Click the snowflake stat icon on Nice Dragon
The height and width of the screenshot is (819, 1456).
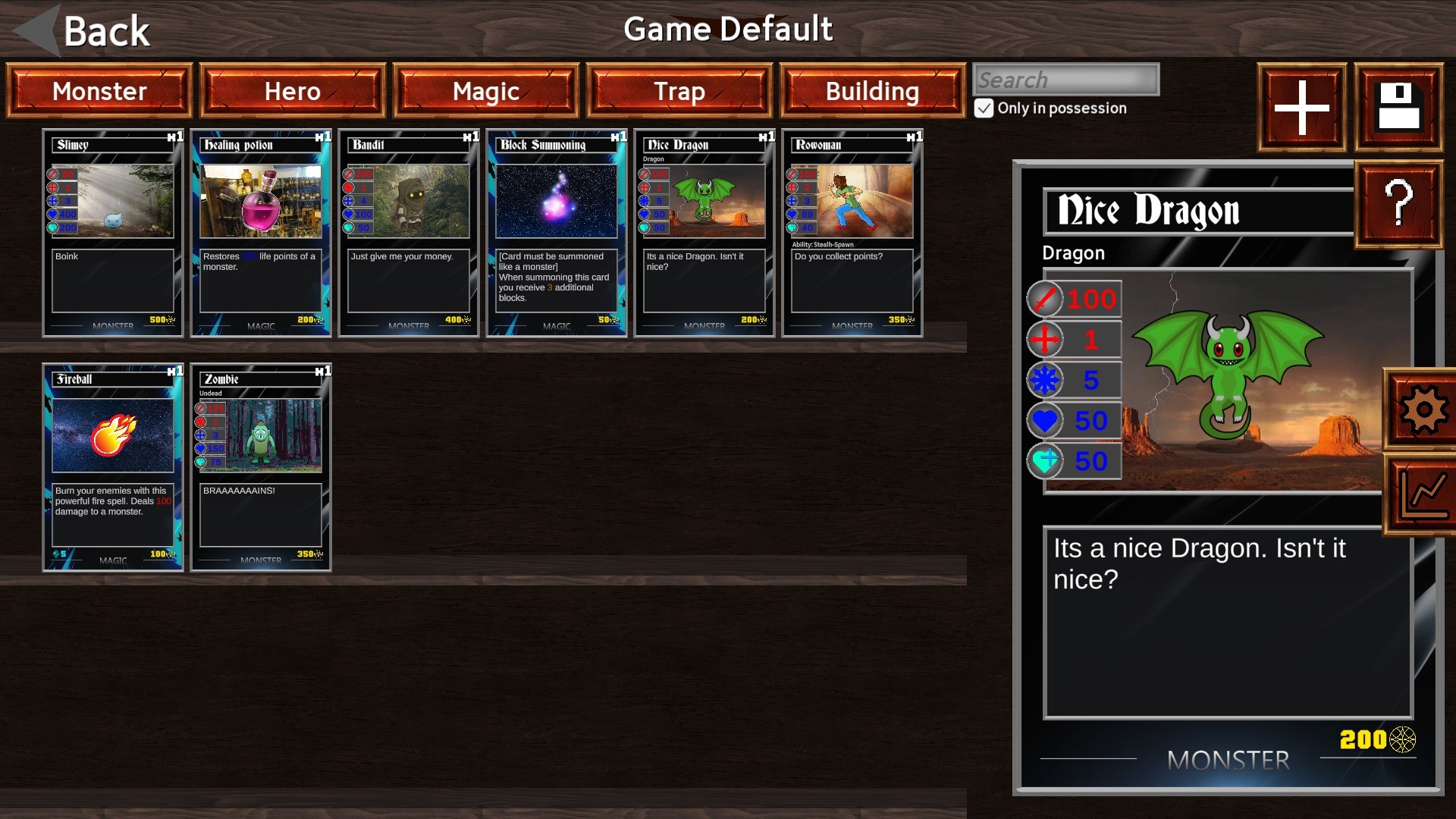click(x=1044, y=380)
